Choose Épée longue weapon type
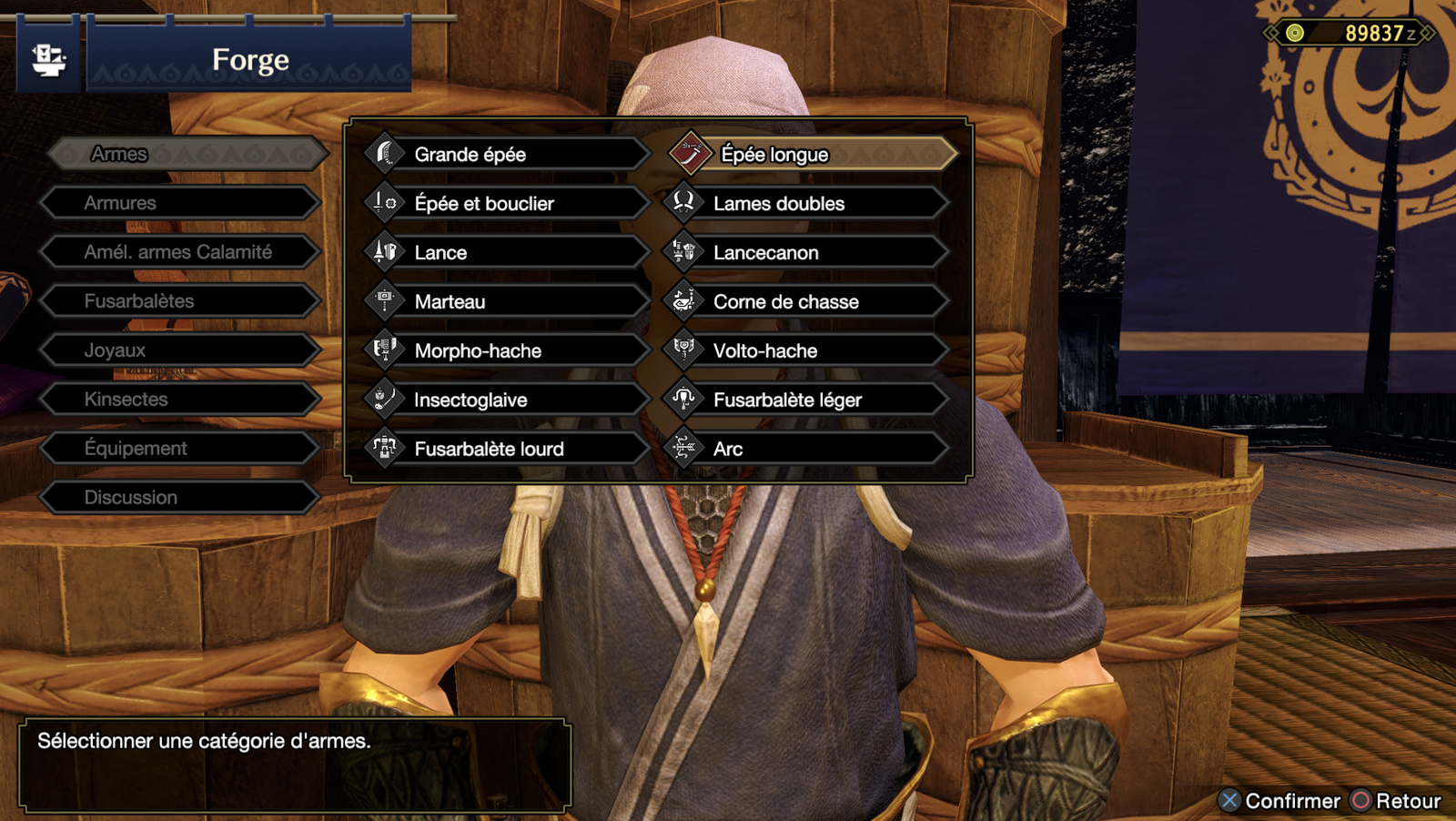 pos(813,155)
